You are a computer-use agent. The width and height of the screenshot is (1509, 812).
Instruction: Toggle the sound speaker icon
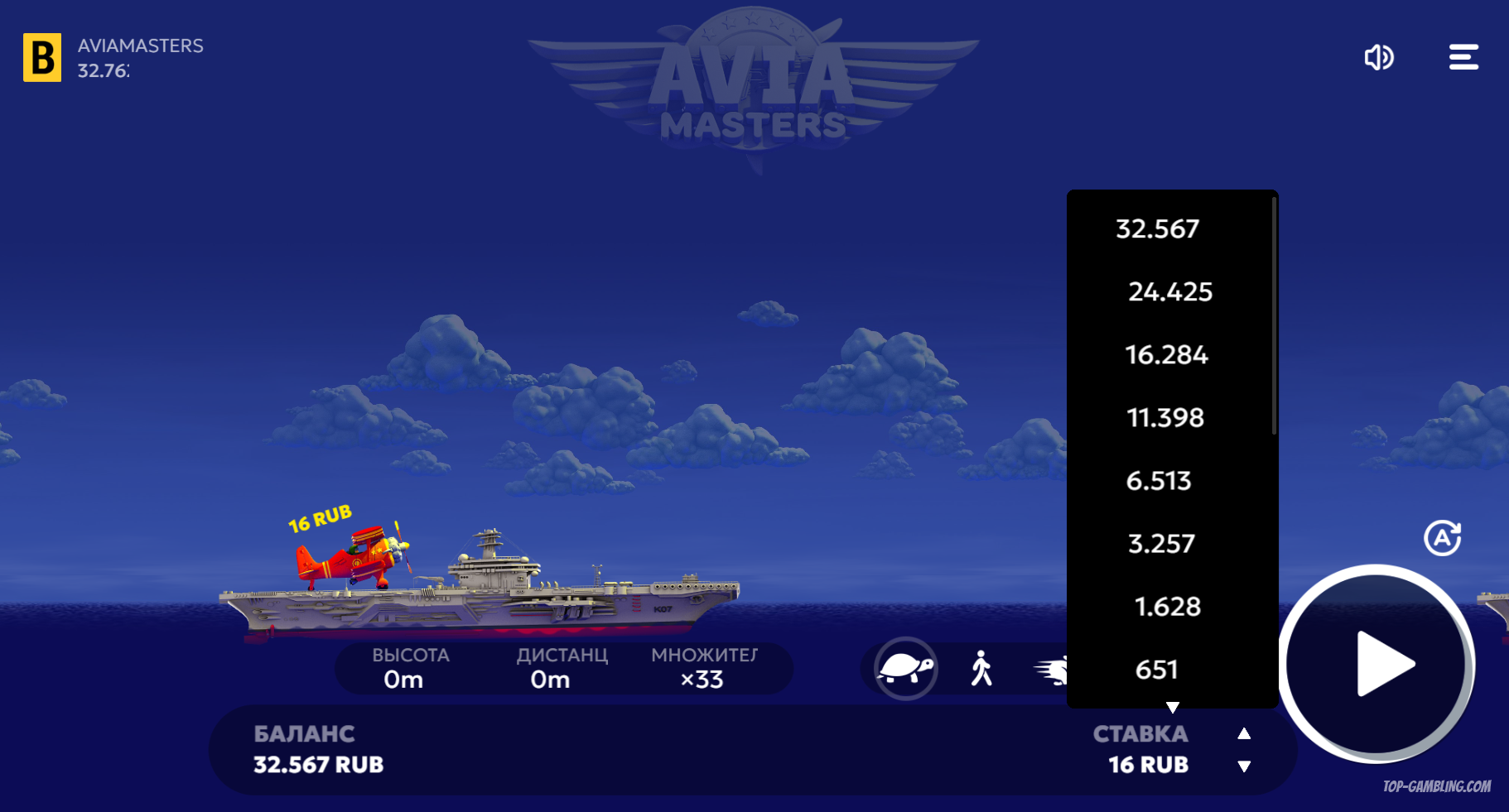1379,57
